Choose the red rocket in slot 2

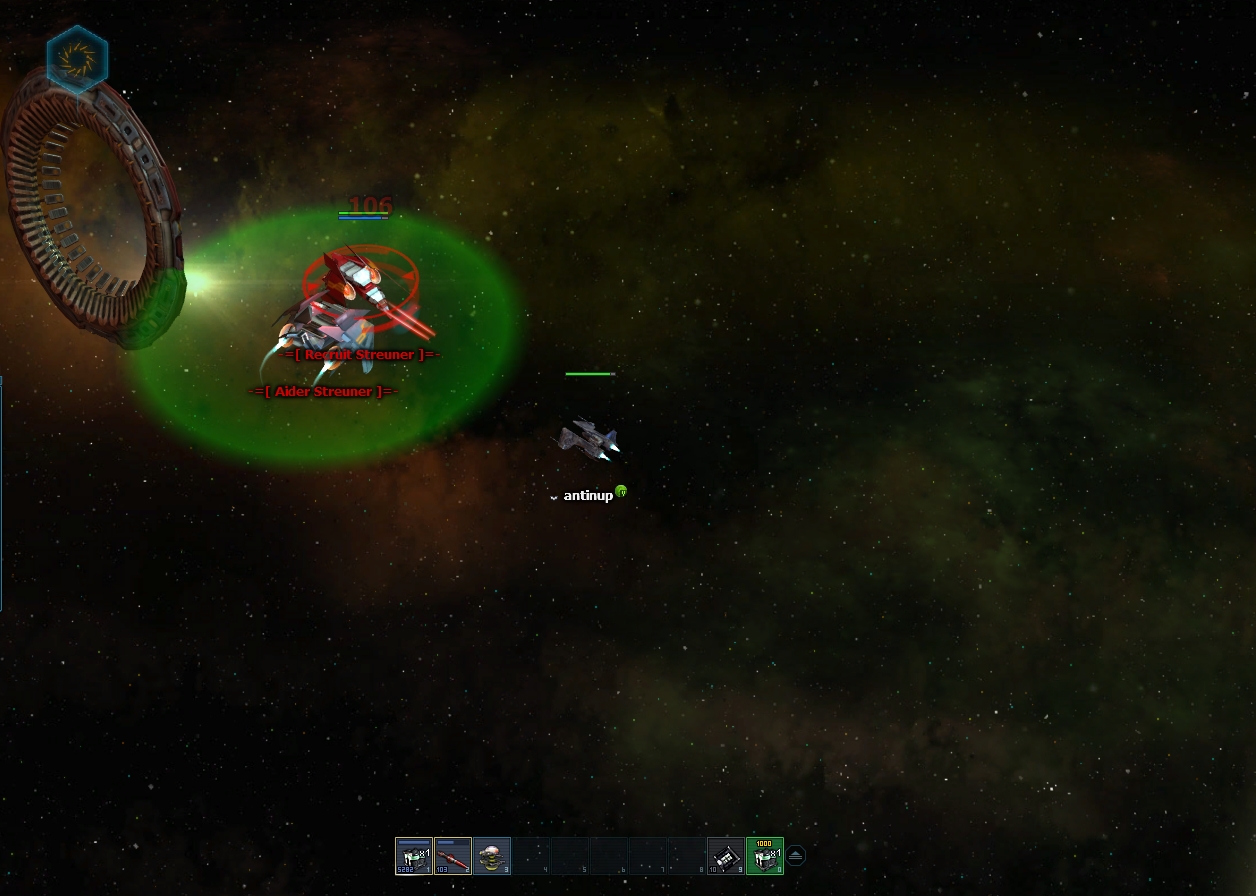click(x=453, y=856)
